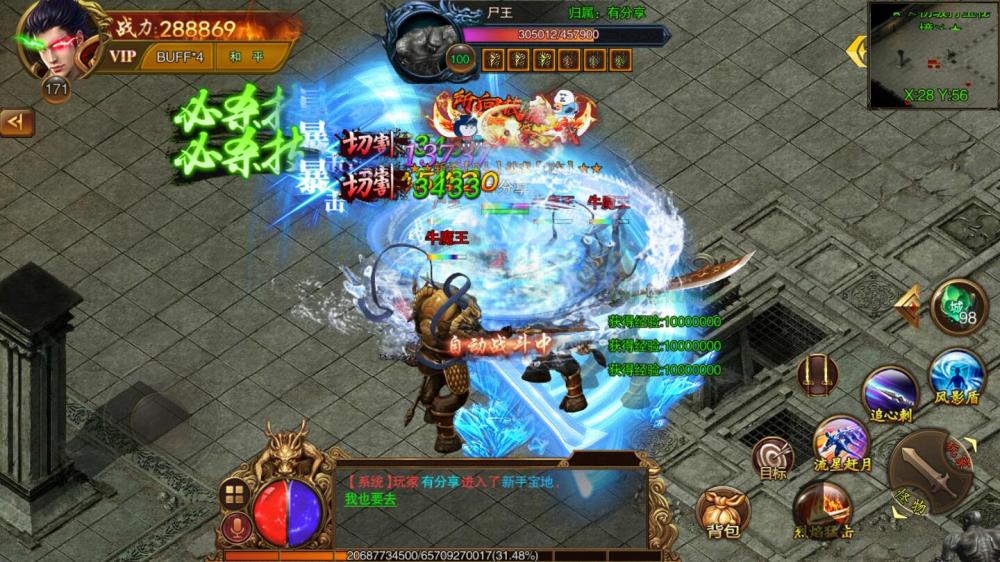Activate the 追心刺 skill
The image size is (1000, 562).
tap(890, 391)
